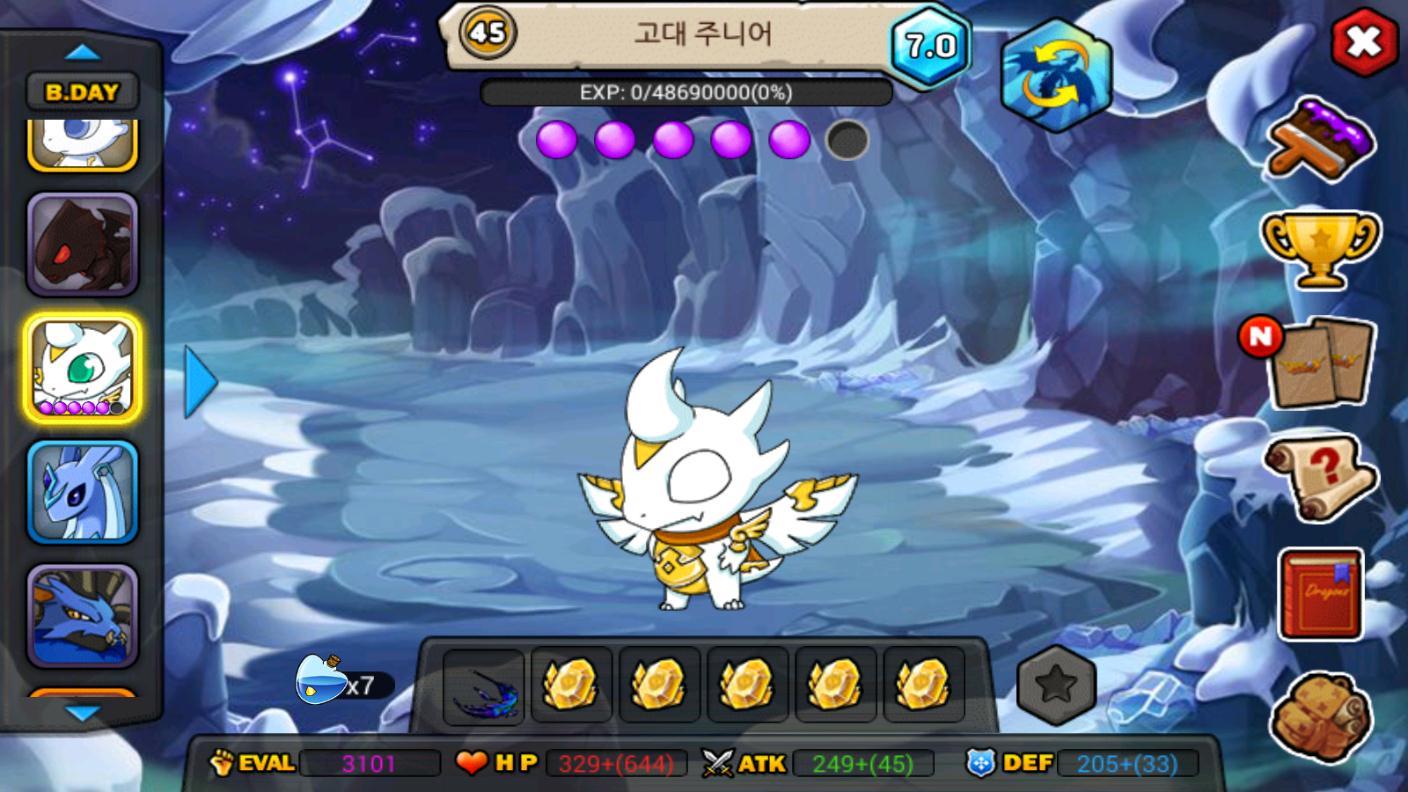Select the white green-eyed dragon portrait
The width and height of the screenshot is (1408, 792).
pyautogui.click(x=82, y=367)
